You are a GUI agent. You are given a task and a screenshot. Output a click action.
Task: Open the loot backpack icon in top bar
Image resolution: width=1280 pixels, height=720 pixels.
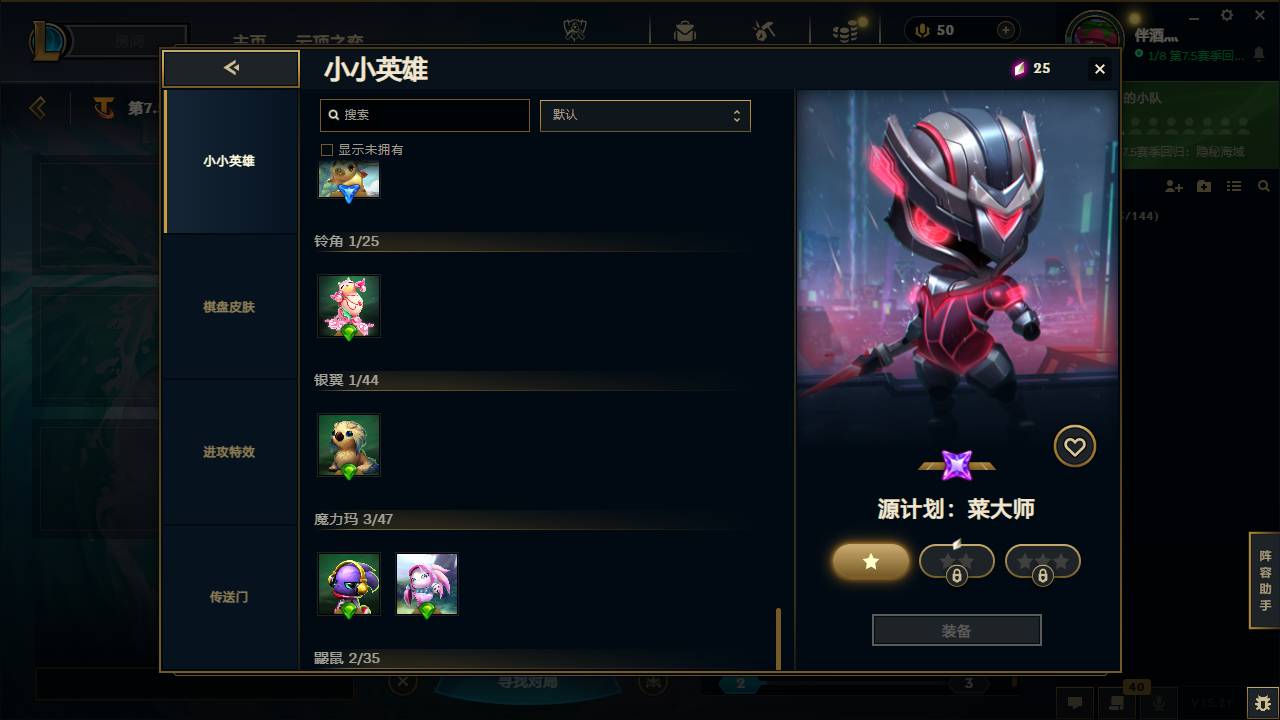684,30
